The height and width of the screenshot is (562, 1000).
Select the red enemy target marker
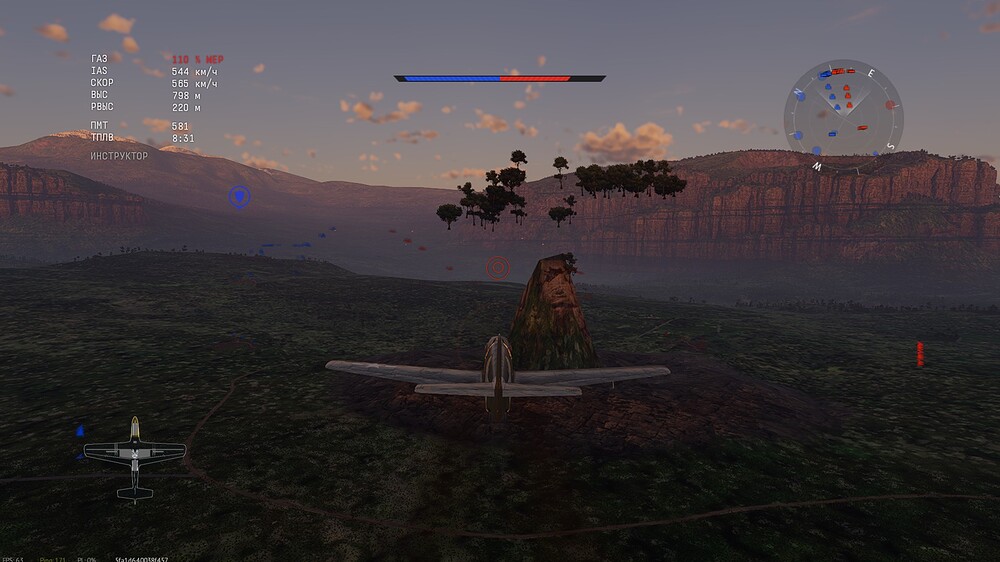(497, 267)
